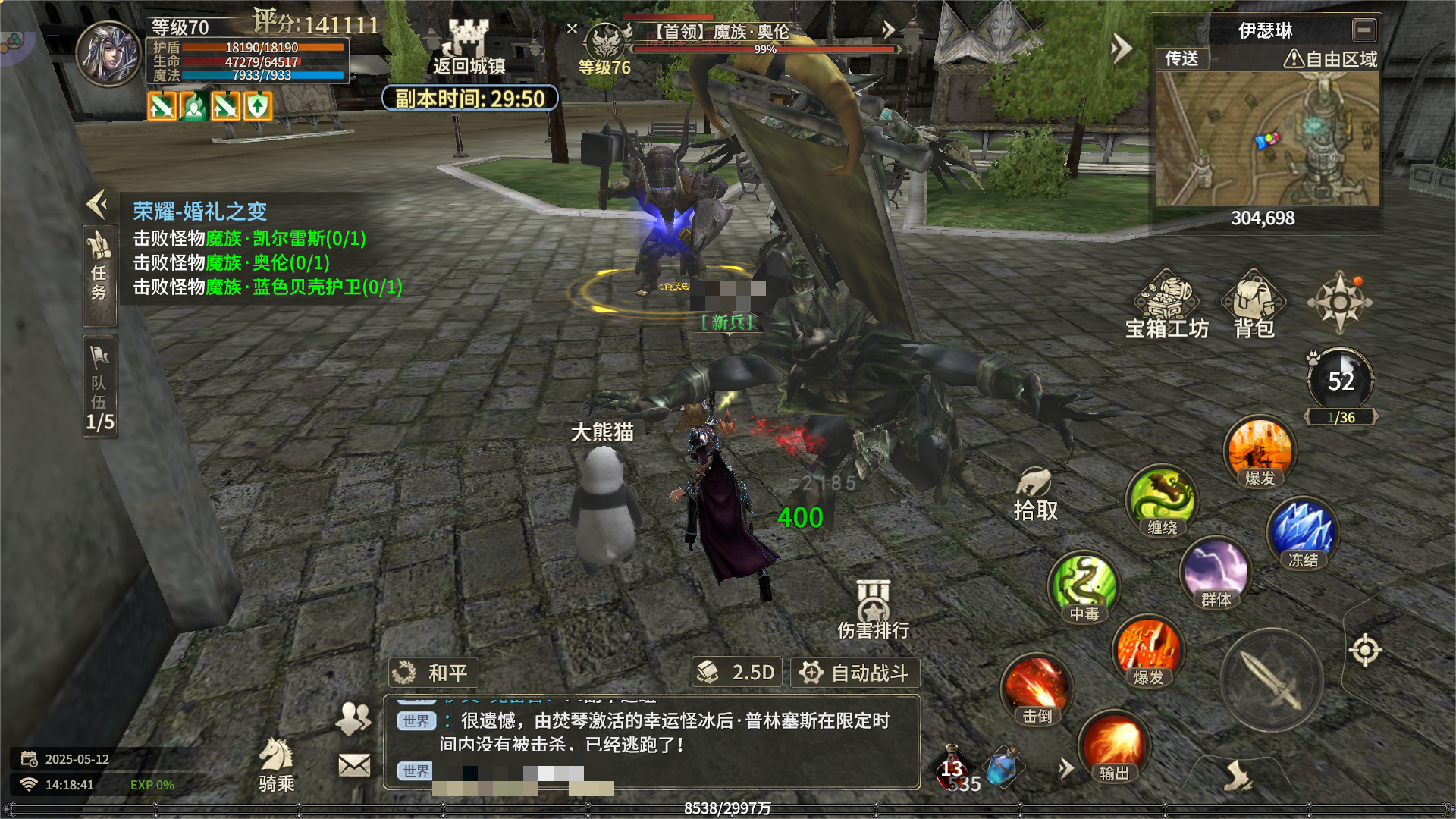
Task: Cast the 冻结 freeze skill
Action: click(x=1303, y=532)
